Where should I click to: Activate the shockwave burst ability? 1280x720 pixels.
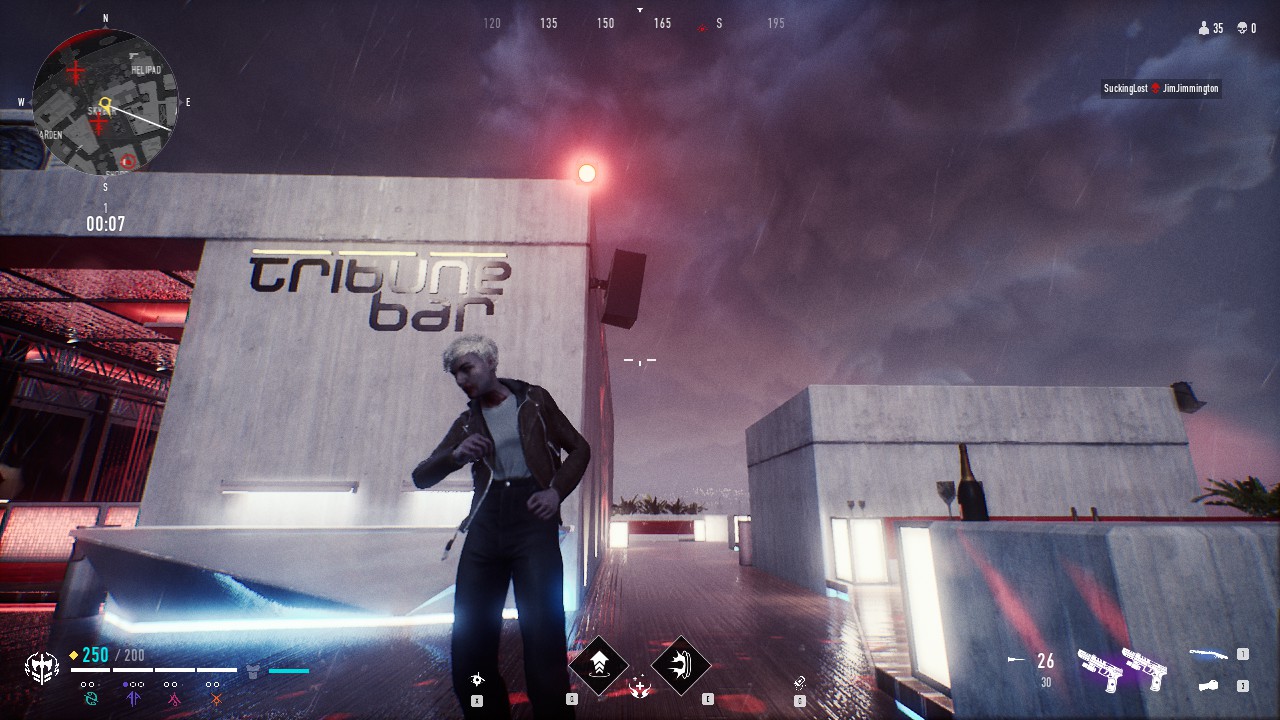click(x=681, y=665)
